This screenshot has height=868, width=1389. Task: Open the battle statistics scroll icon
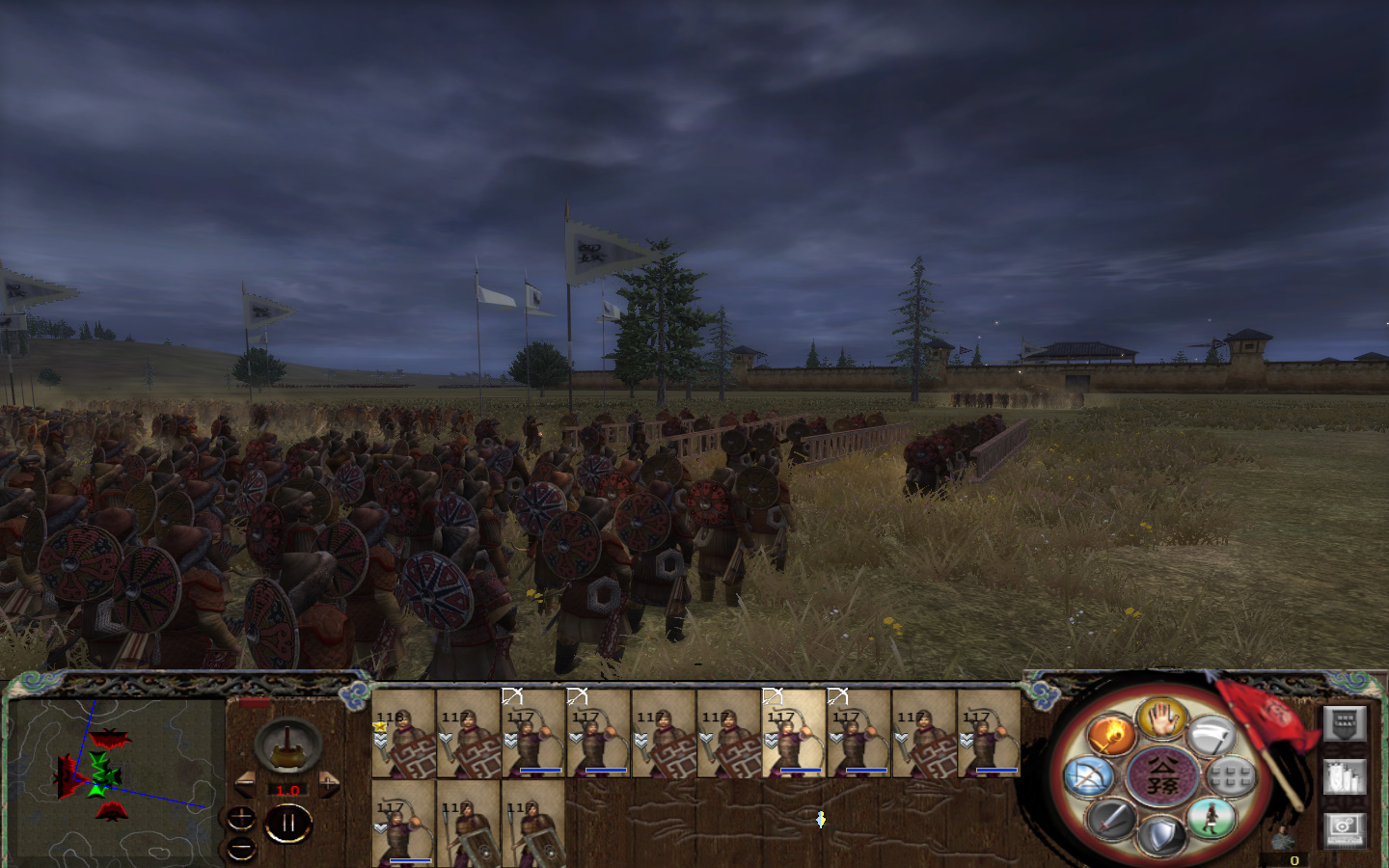(x=1345, y=777)
